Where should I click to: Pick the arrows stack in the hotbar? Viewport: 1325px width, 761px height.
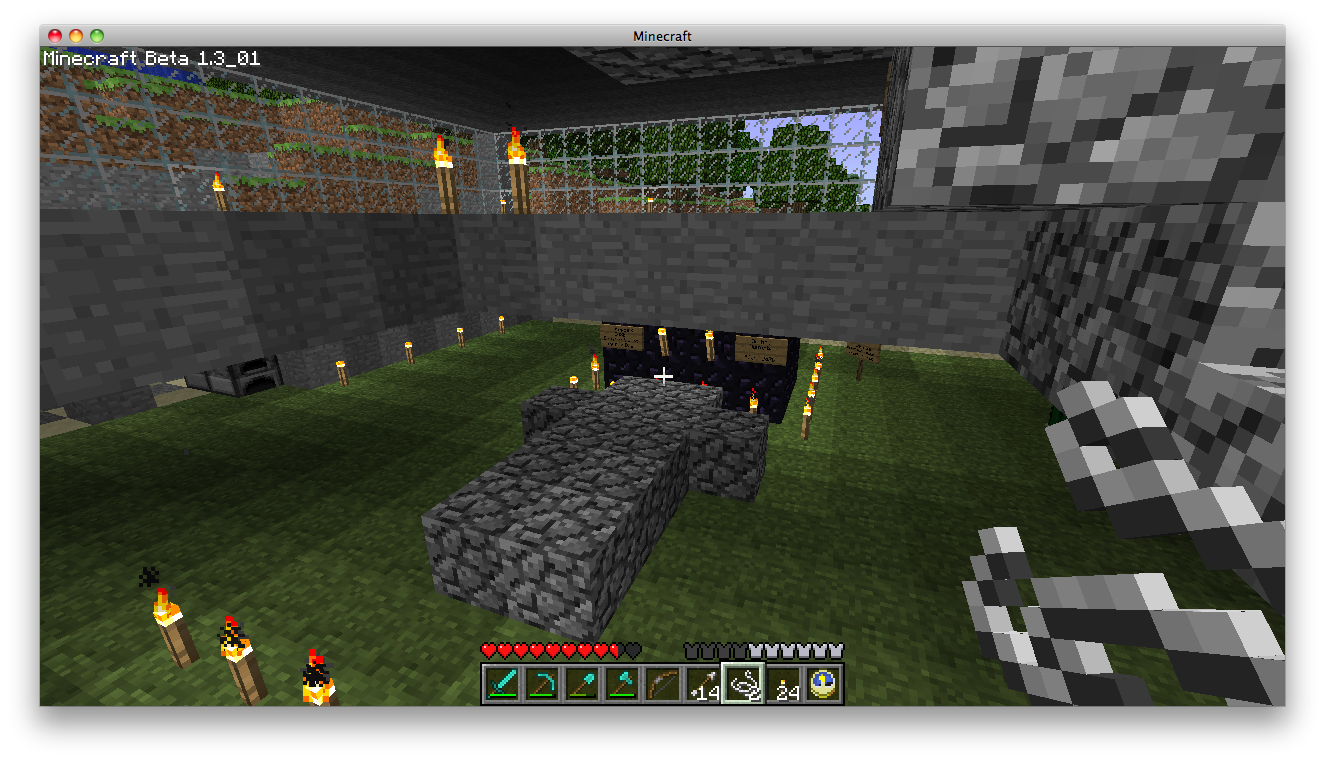(x=702, y=685)
